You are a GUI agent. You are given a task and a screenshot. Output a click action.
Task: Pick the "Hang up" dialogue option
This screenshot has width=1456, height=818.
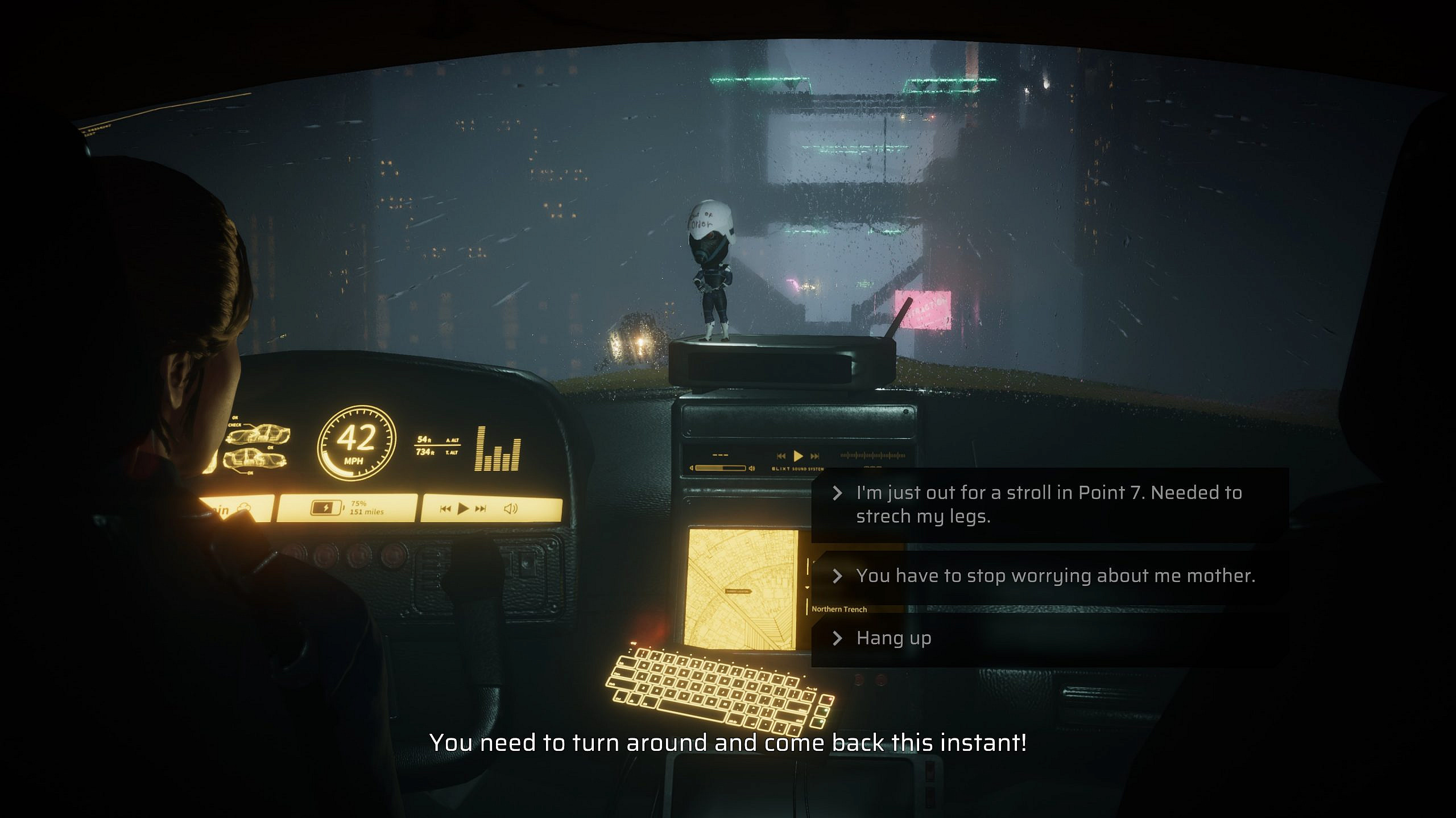pyautogui.click(x=894, y=638)
